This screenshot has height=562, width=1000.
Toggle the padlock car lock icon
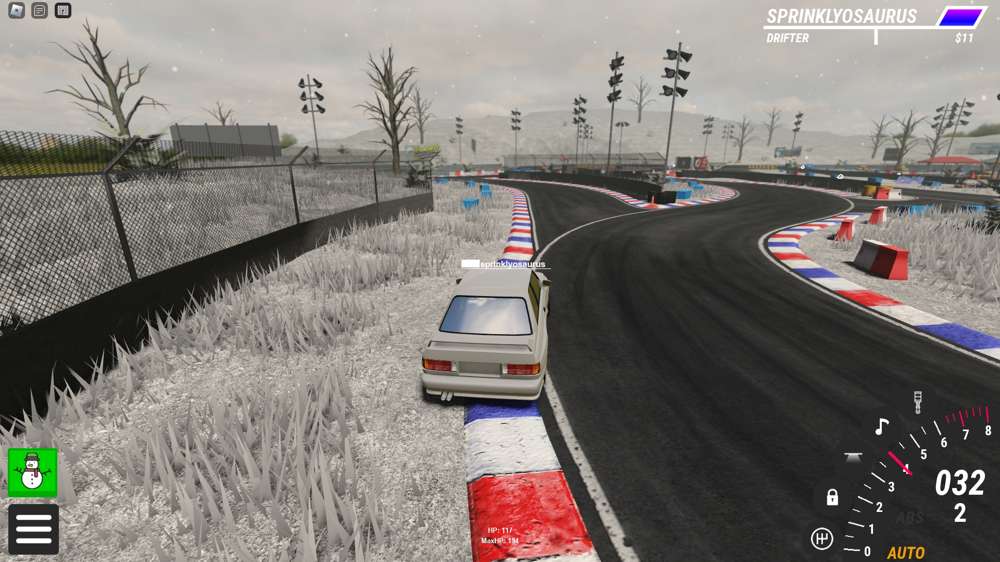(832, 497)
